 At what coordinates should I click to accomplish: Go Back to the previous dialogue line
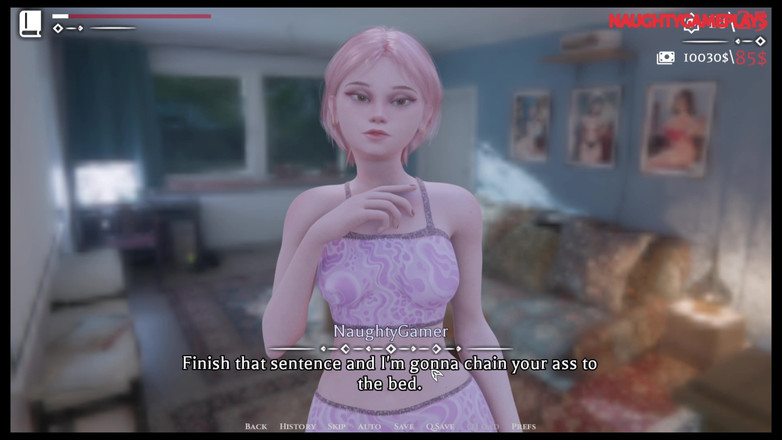click(256, 427)
